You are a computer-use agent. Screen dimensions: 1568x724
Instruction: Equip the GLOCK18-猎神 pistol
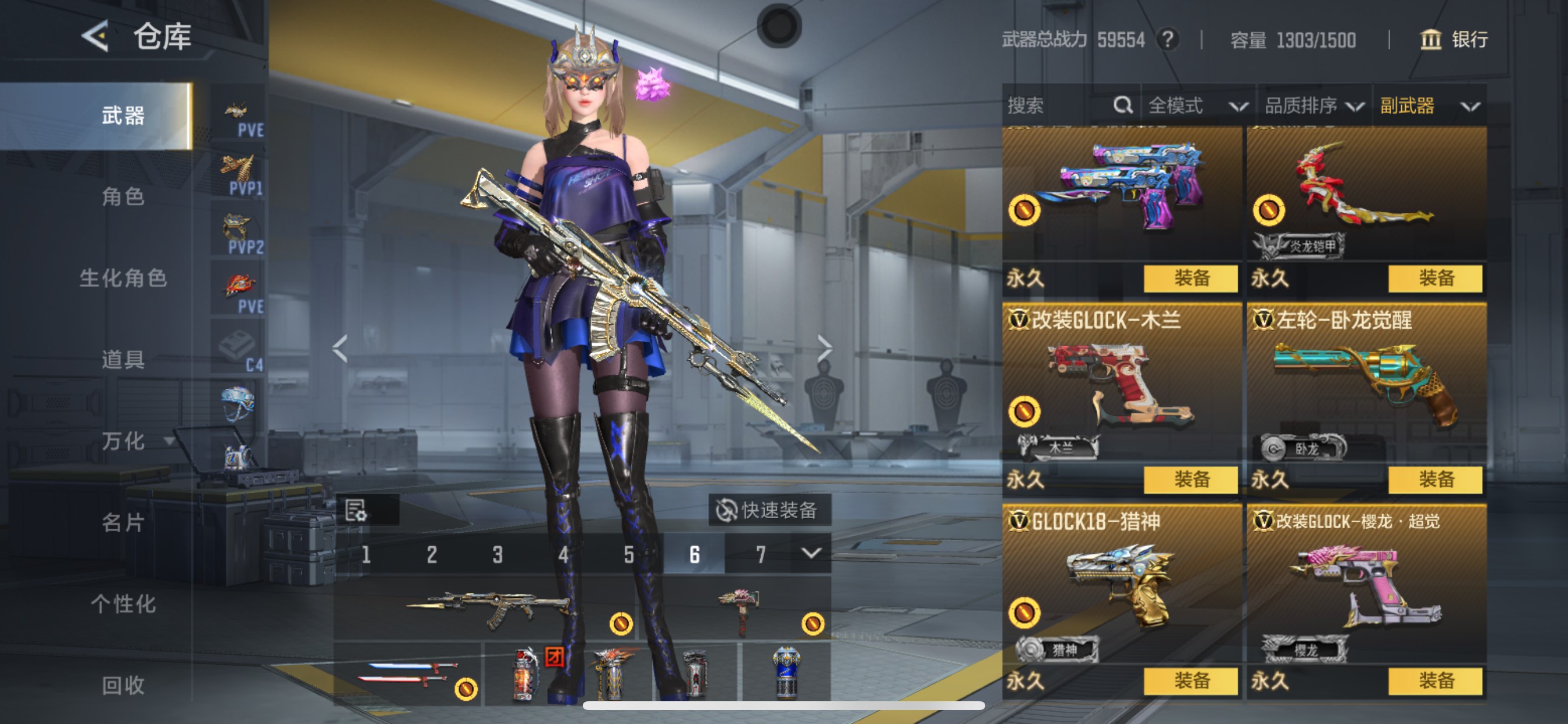1190,681
